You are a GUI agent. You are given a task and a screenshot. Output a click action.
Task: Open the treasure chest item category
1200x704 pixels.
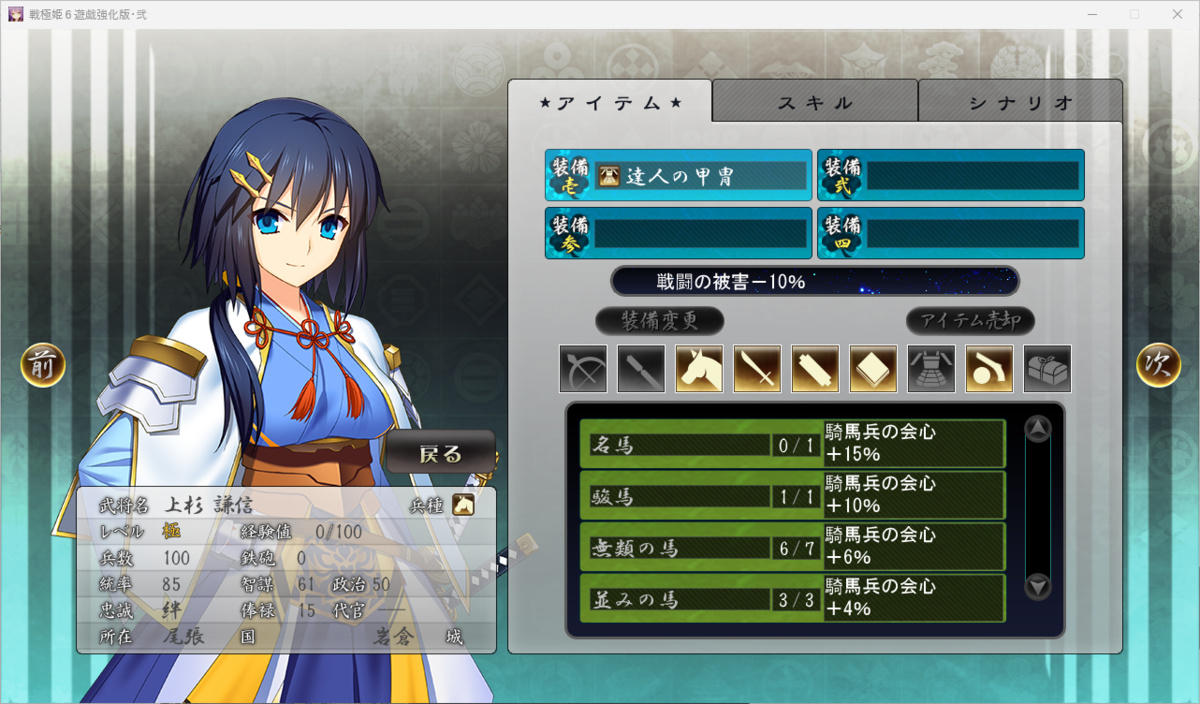tap(1047, 369)
